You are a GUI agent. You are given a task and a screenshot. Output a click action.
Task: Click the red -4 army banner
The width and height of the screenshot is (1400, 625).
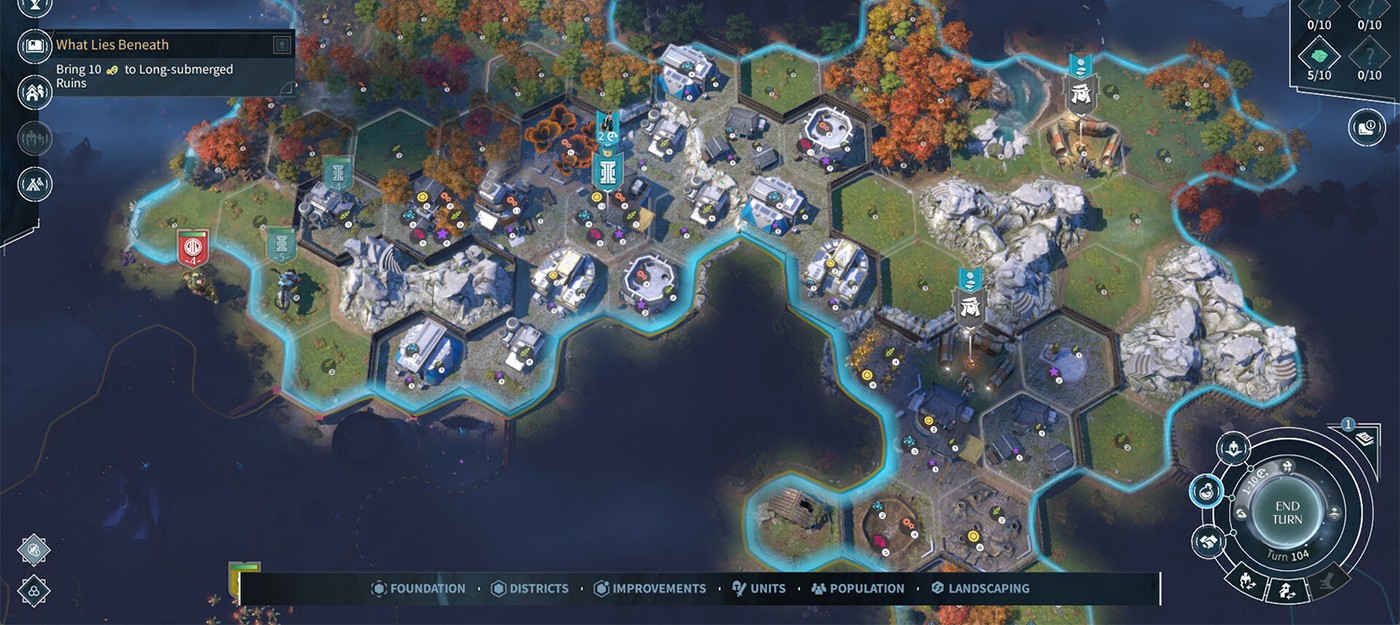[192, 247]
